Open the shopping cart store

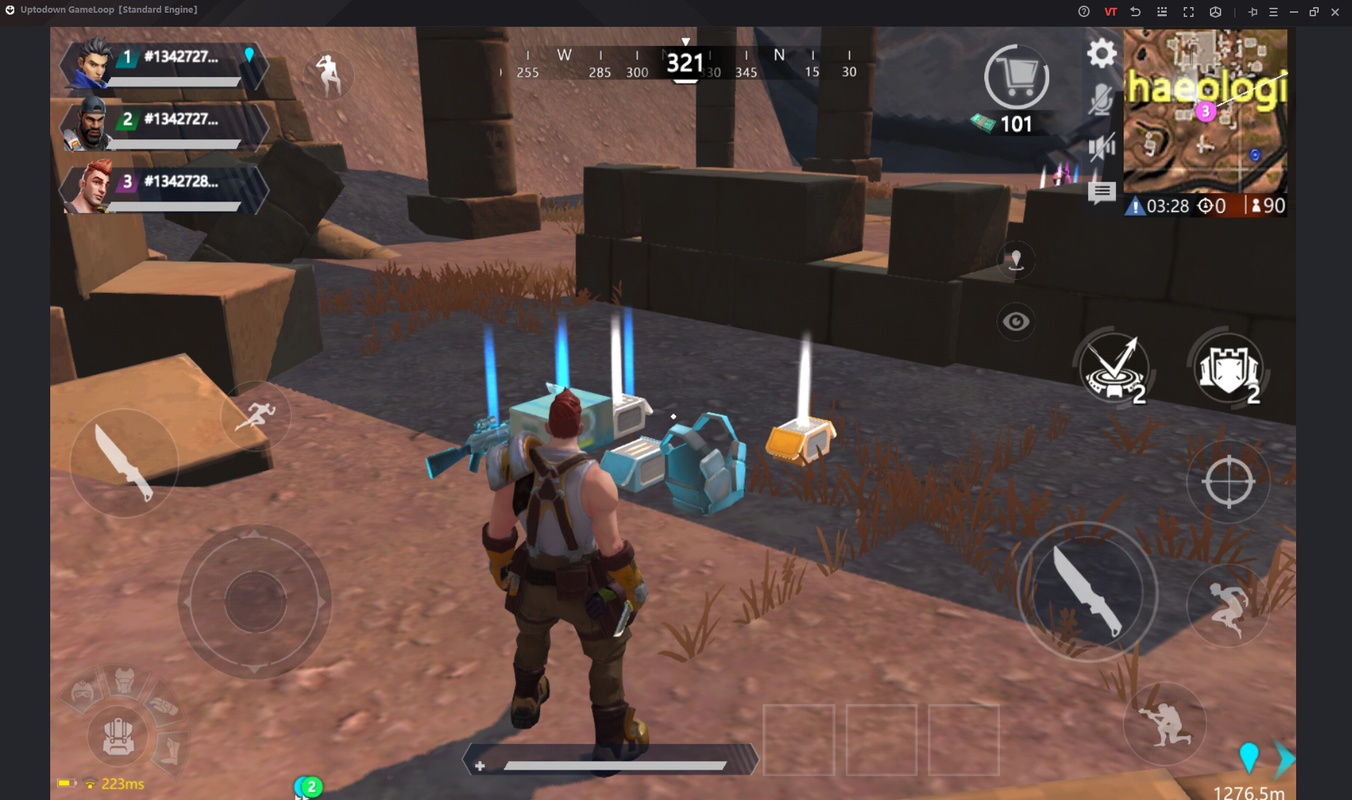[x=1016, y=78]
